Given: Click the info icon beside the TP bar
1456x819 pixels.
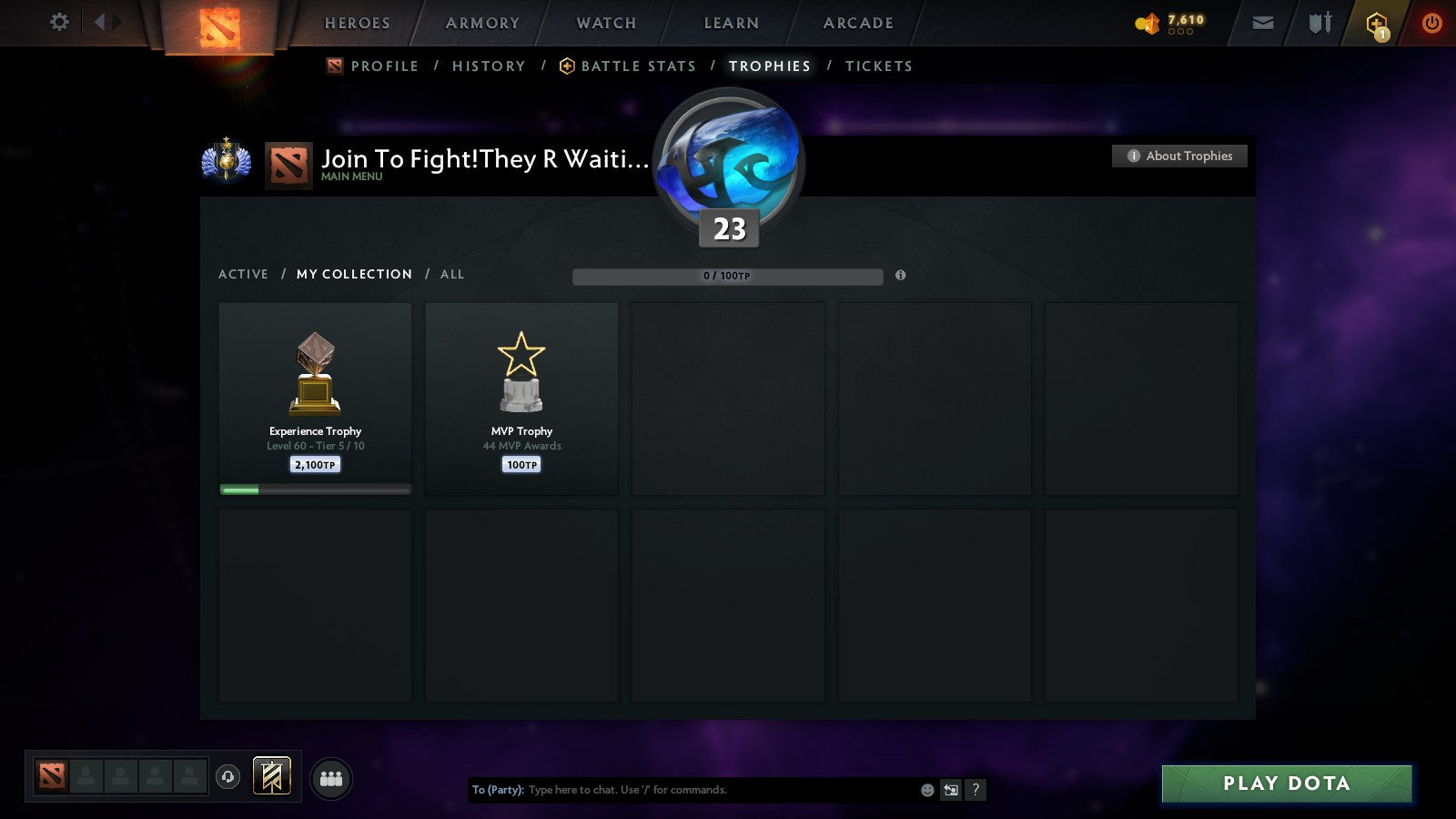Looking at the screenshot, I should click(901, 276).
